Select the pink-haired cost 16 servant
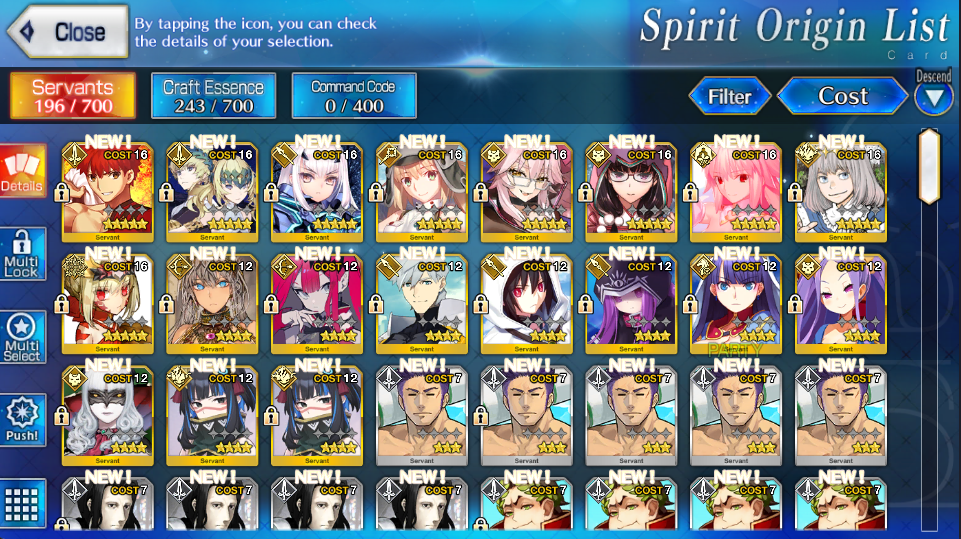This screenshot has width=961, height=539. (x=736, y=190)
